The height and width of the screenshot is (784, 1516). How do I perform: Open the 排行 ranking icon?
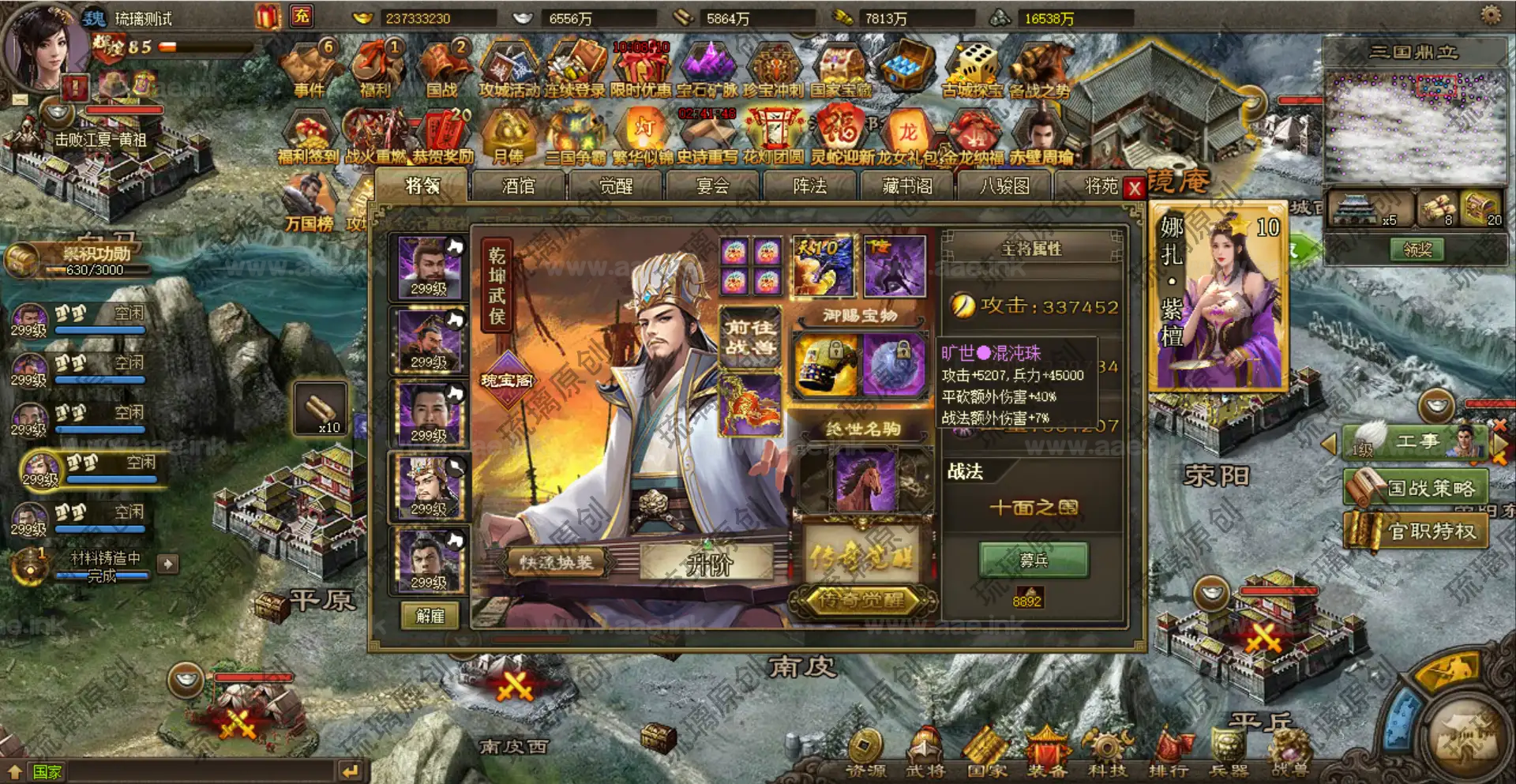(x=1169, y=755)
